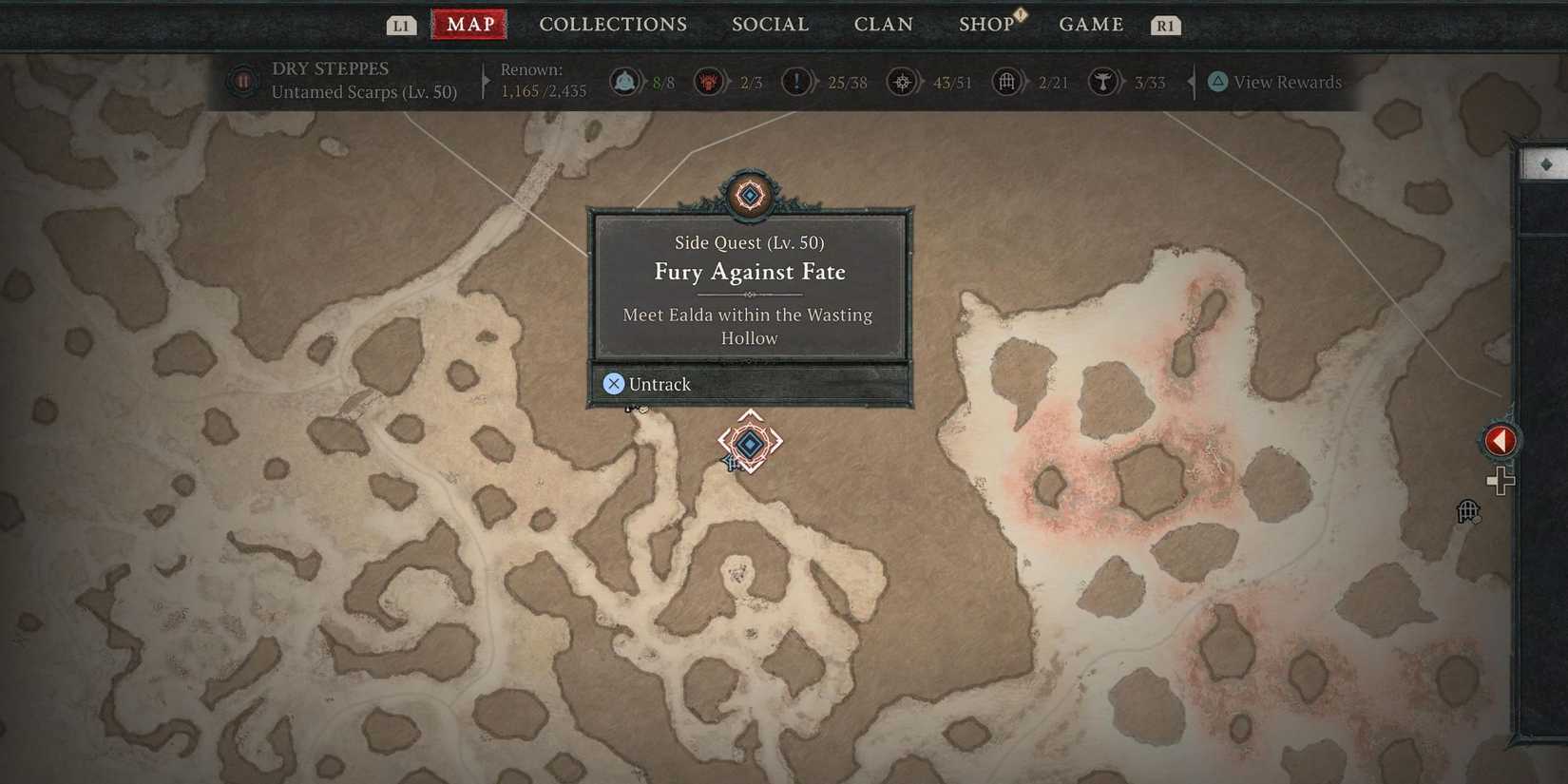
Task: Select the Side Quests exclamation icon showing 25/38
Action: [796, 82]
